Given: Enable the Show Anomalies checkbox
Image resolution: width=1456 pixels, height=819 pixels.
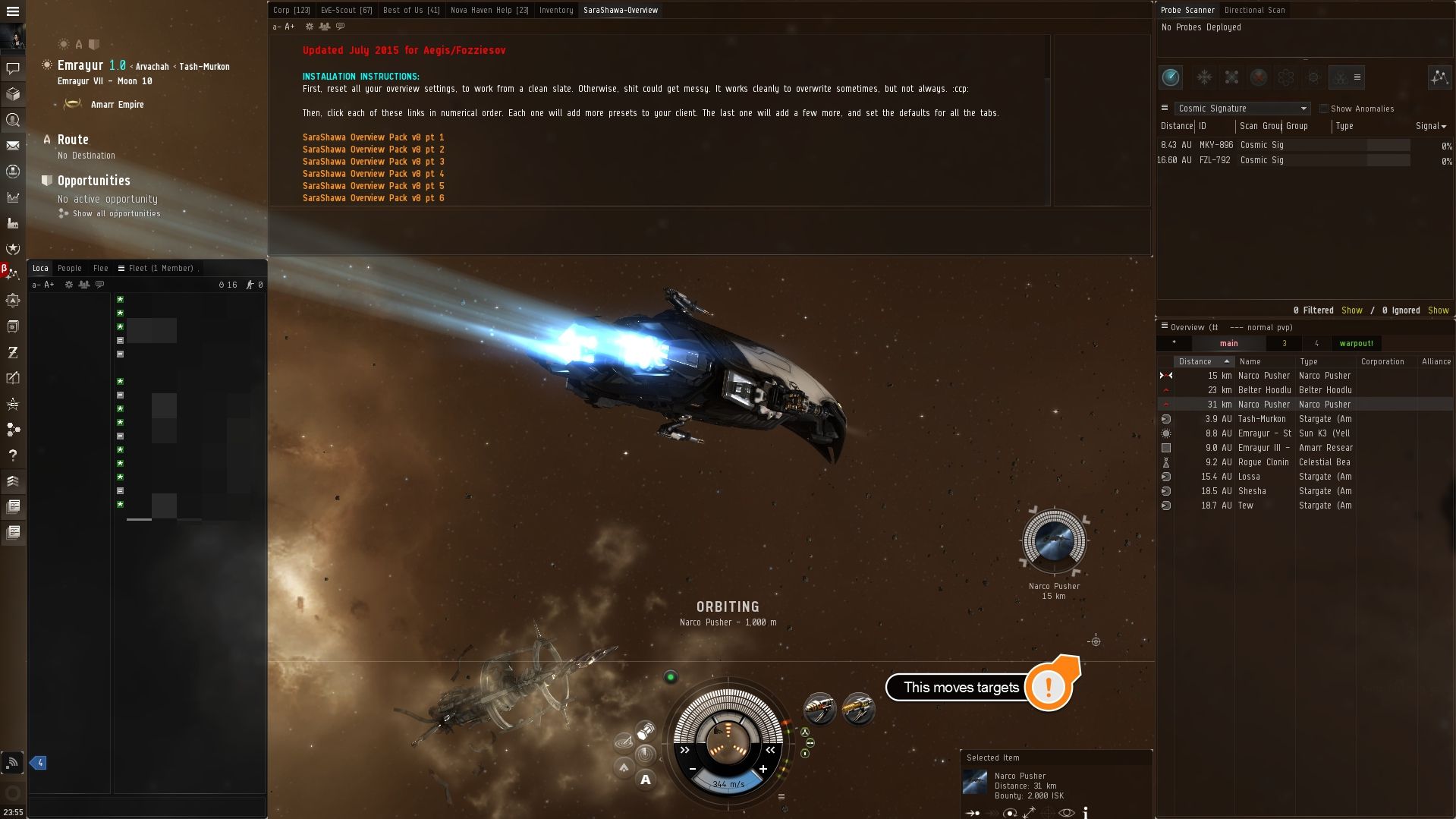Looking at the screenshot, I should [1324, 109].
